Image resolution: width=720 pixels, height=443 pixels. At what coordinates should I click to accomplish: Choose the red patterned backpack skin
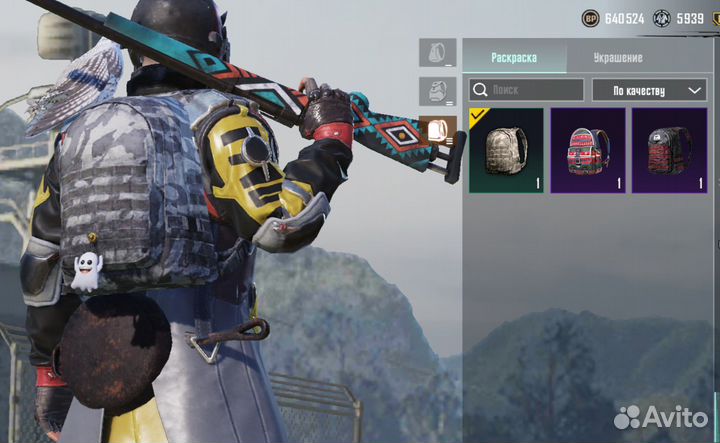pos(588,150)
